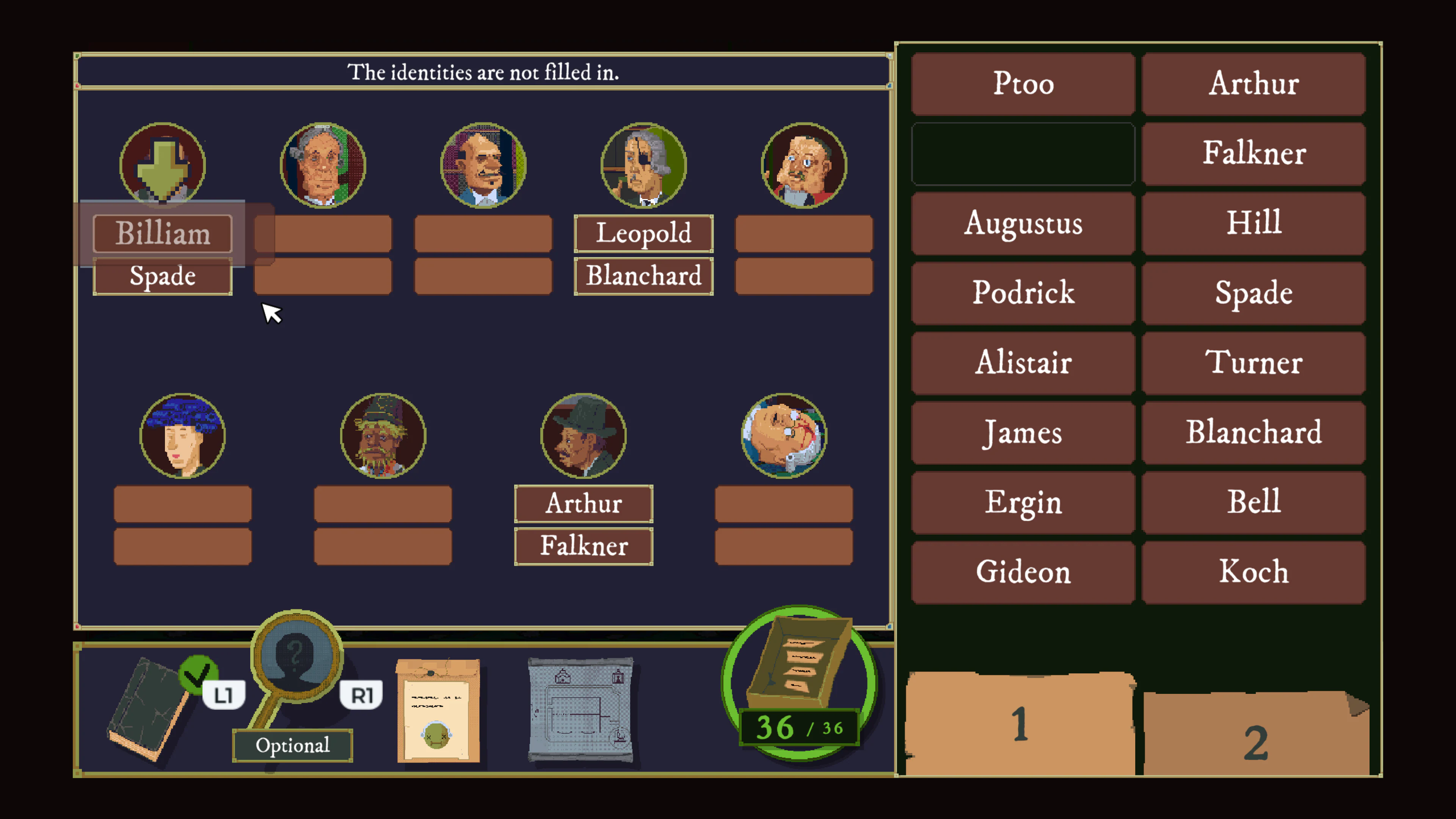
Task: Select the Augustus name tile
Action: pos(1022,224)
